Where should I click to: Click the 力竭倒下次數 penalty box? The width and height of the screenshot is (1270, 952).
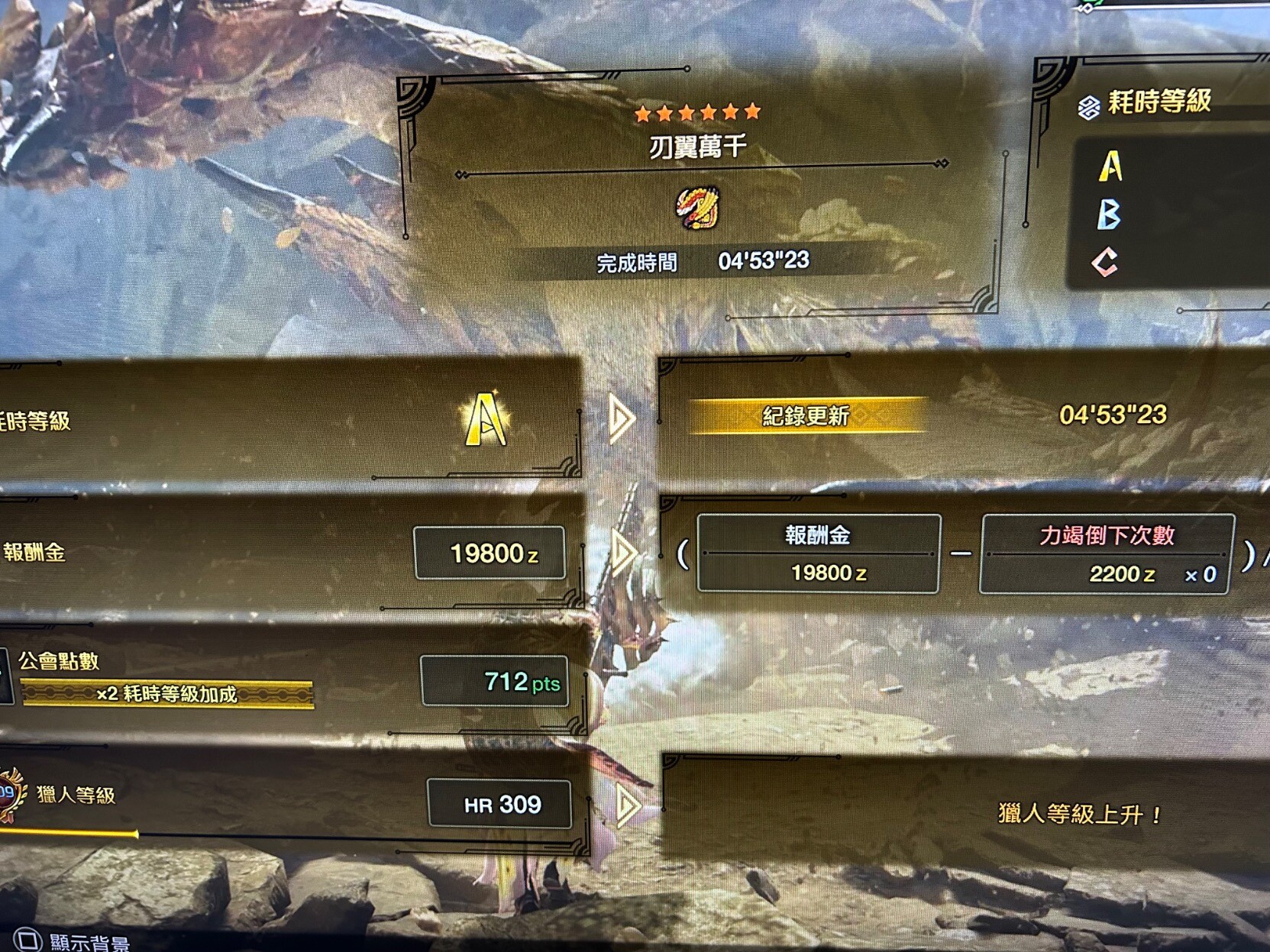[x=1107, y=553]
